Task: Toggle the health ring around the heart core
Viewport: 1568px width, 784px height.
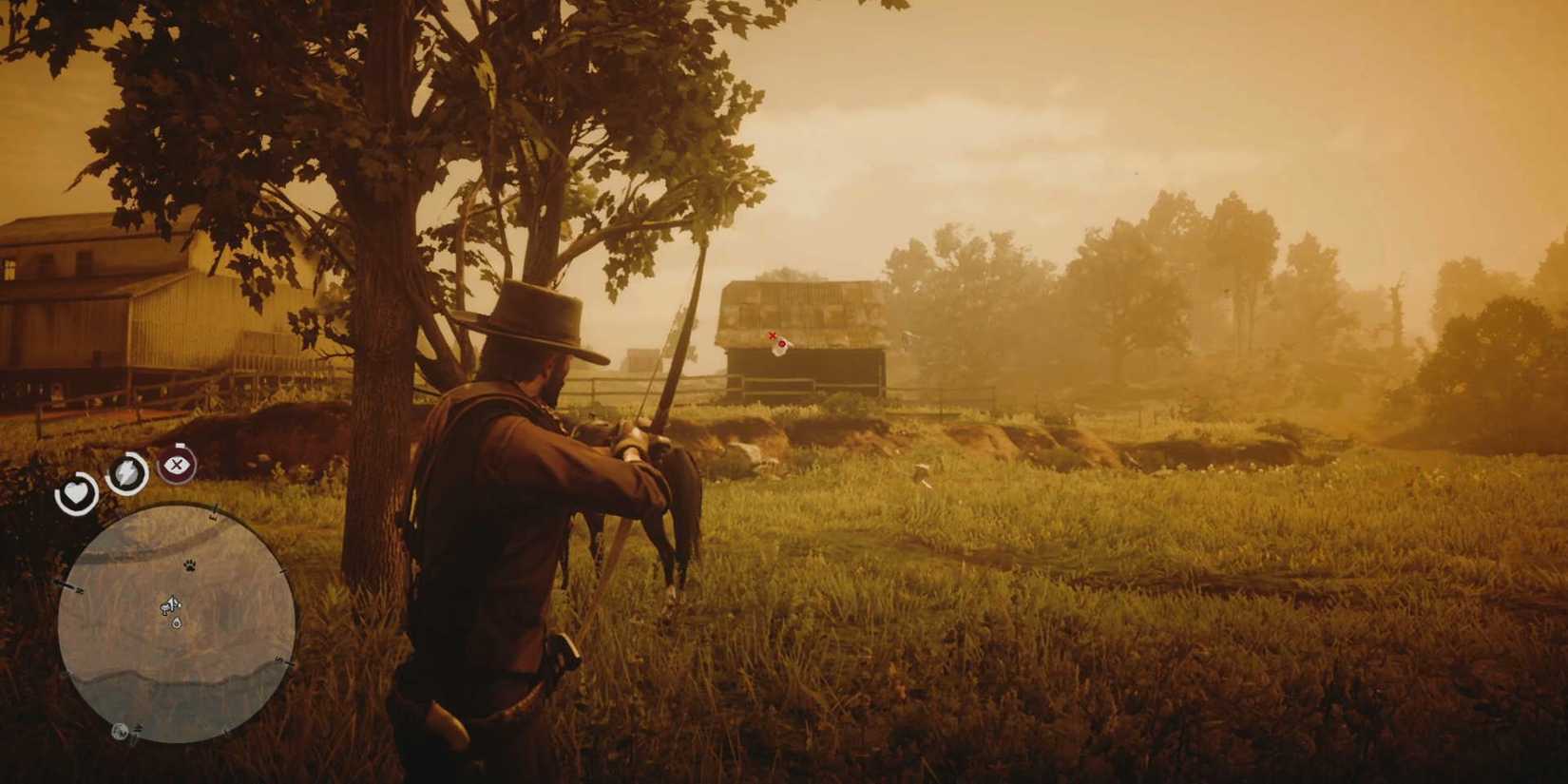Action: 76,492
